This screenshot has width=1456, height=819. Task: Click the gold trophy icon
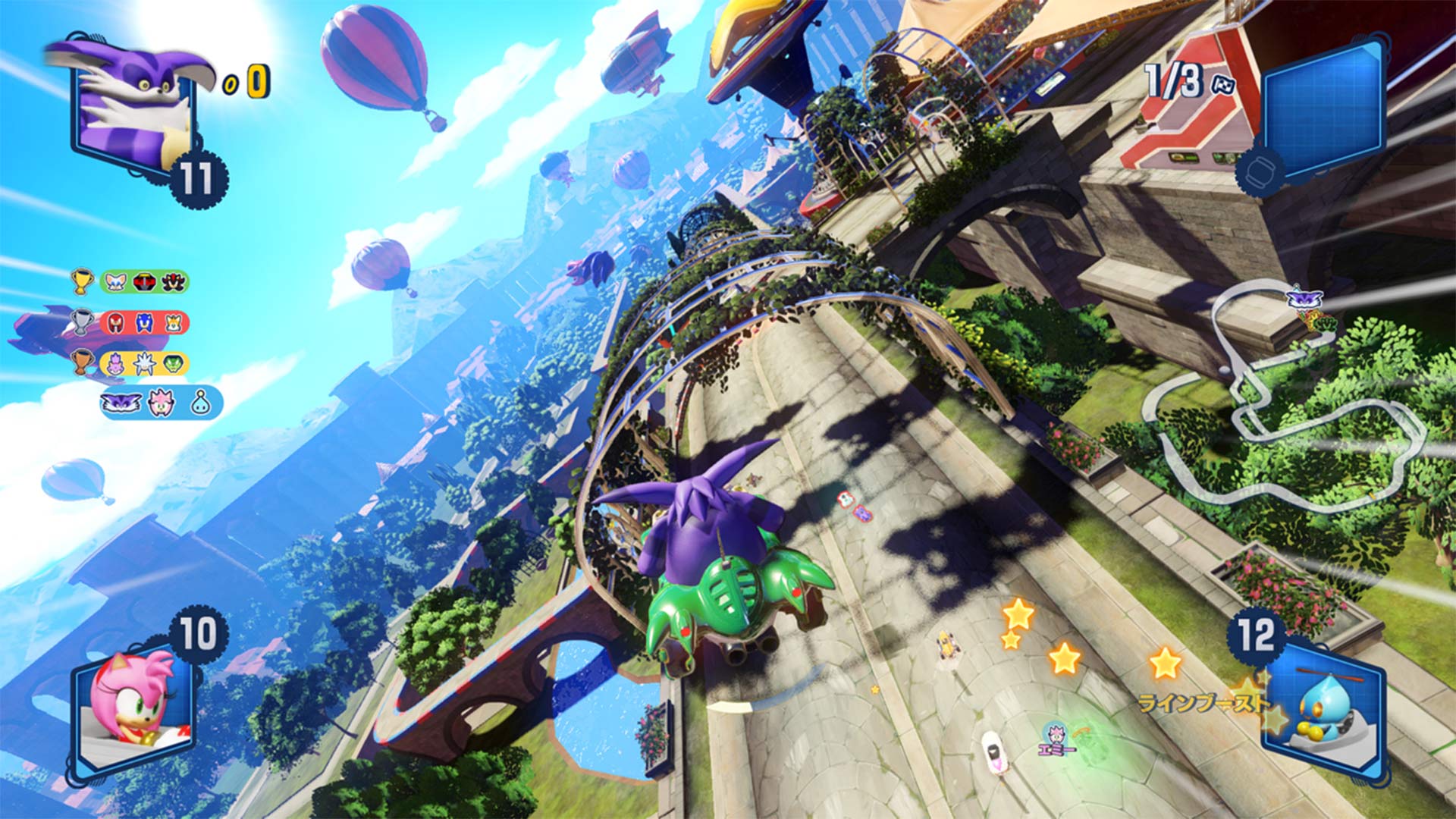coord(81,282)
